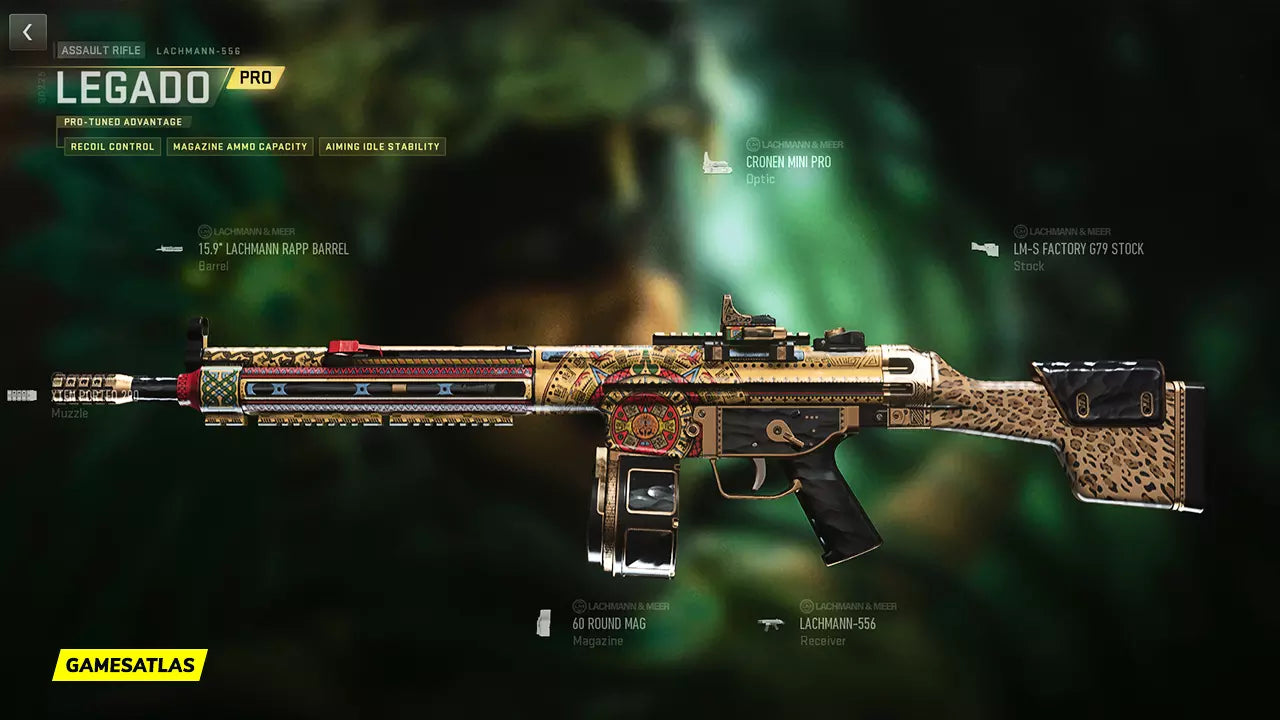Click the Magazine Ammo Capacity tag
1280x720 pixels.
[240, 147]
